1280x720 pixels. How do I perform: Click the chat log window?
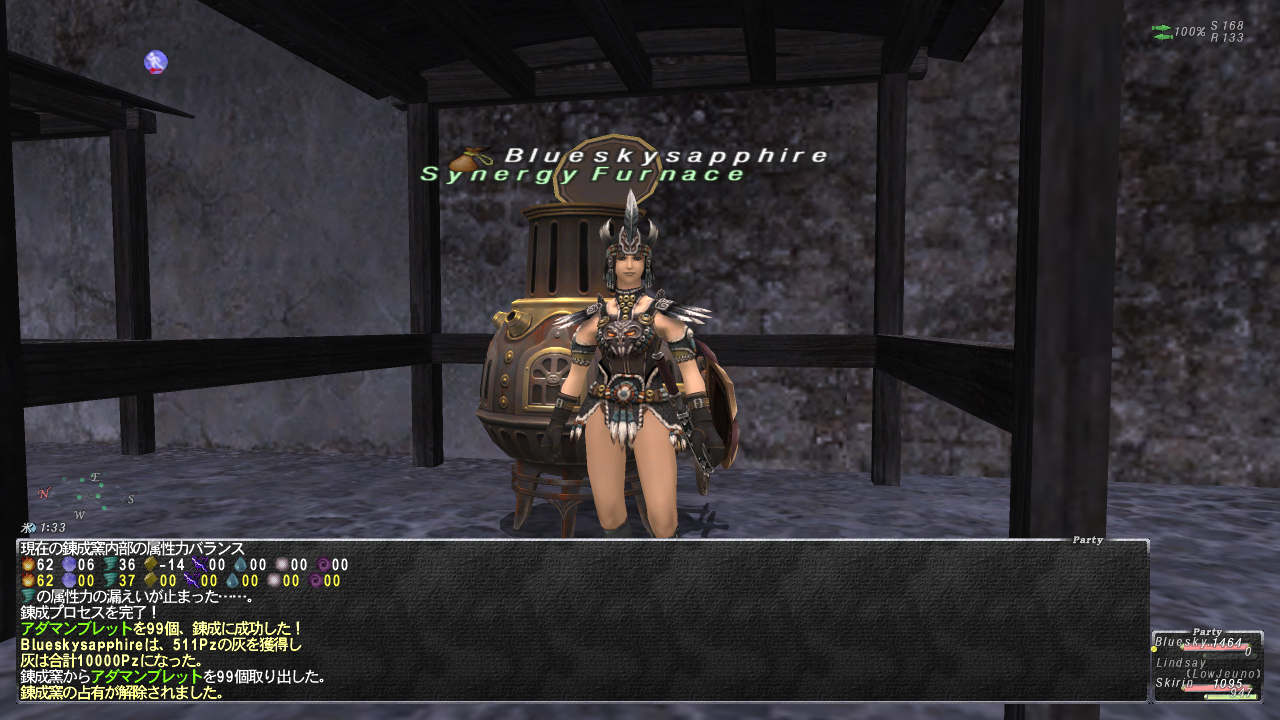click(582, 620)
